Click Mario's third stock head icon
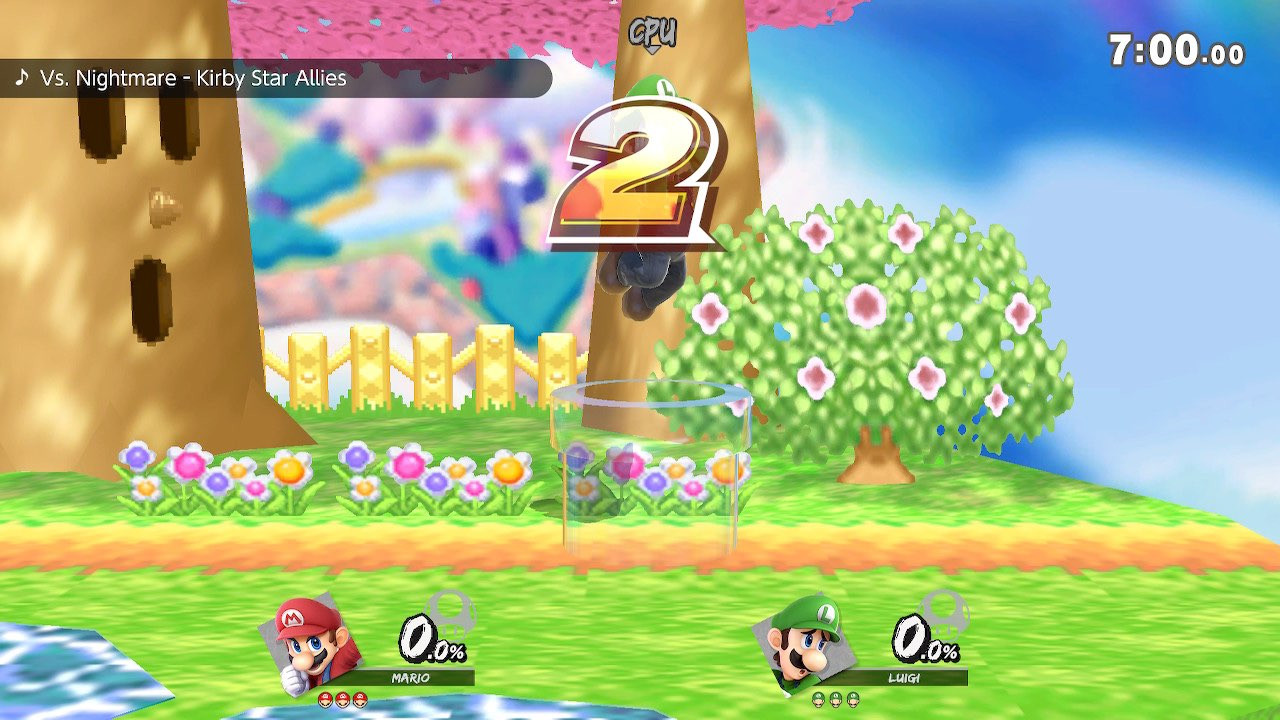The image size is (1280, 720). pos(362,702)
